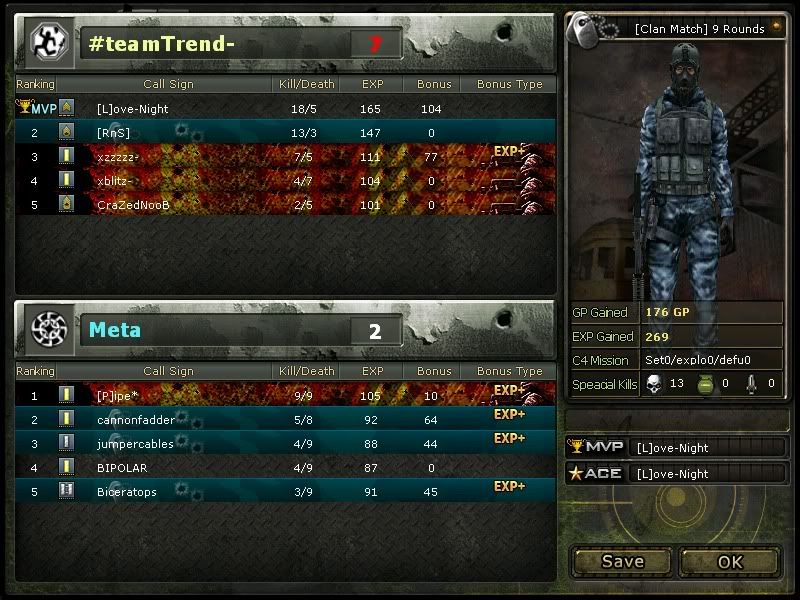Screen dimensions: 800x600
Task: Click the #teamTrend- clan emblem
Action: click(x=47, y=42)
